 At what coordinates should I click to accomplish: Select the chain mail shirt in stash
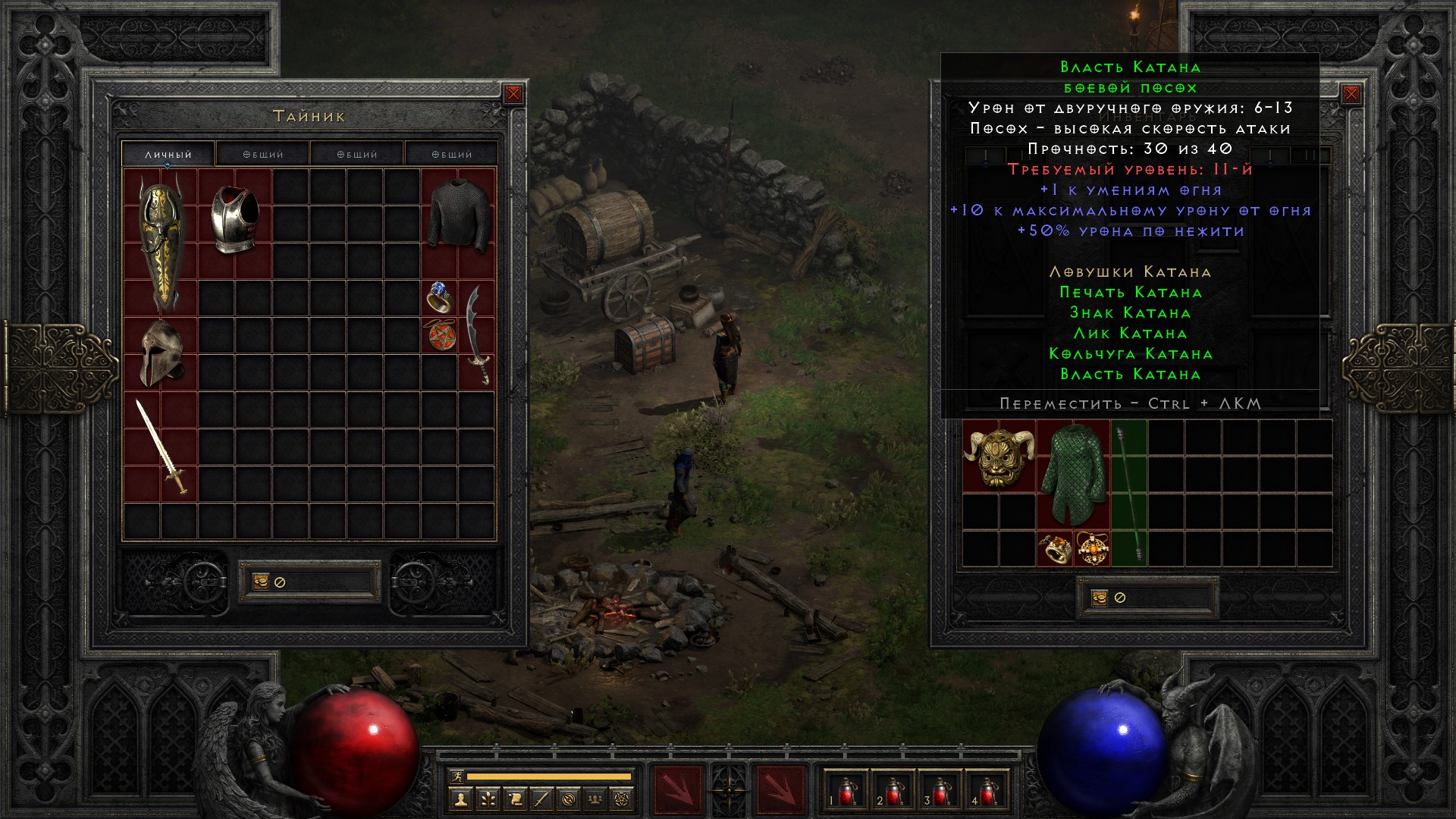[x=458, y=217]
